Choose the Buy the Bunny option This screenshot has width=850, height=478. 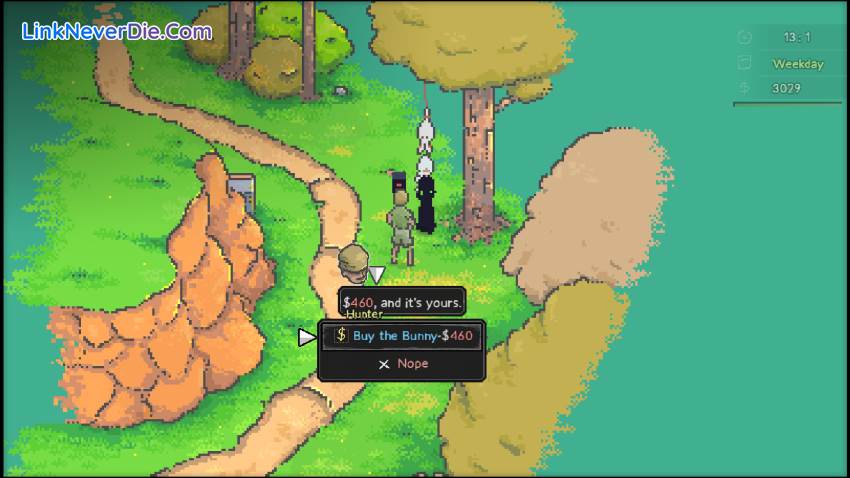click(403, 336)
